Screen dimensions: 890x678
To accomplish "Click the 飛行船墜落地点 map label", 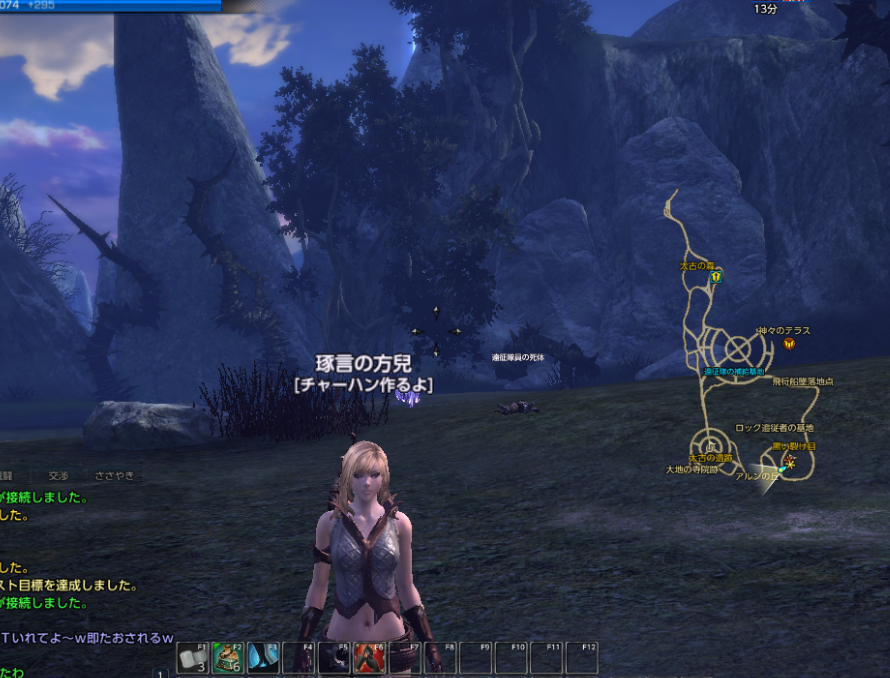I will pyautogui.click(x=802, y=381).
